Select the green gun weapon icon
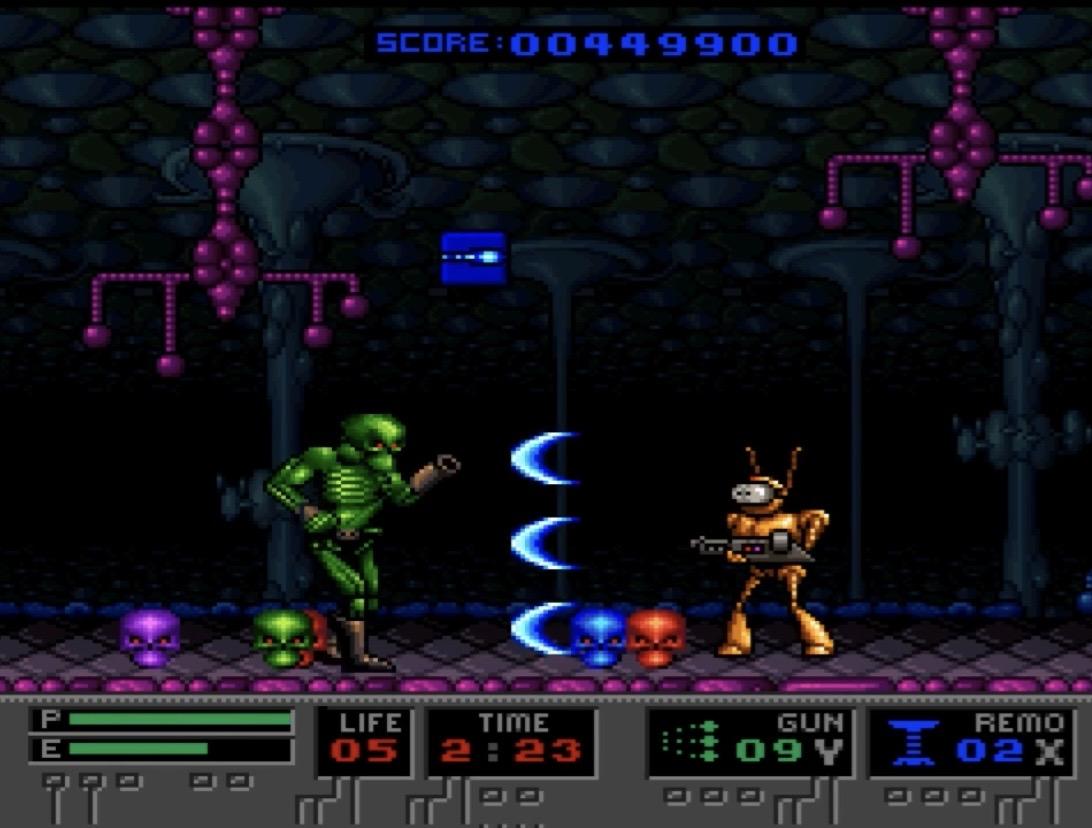 [689, 743]
